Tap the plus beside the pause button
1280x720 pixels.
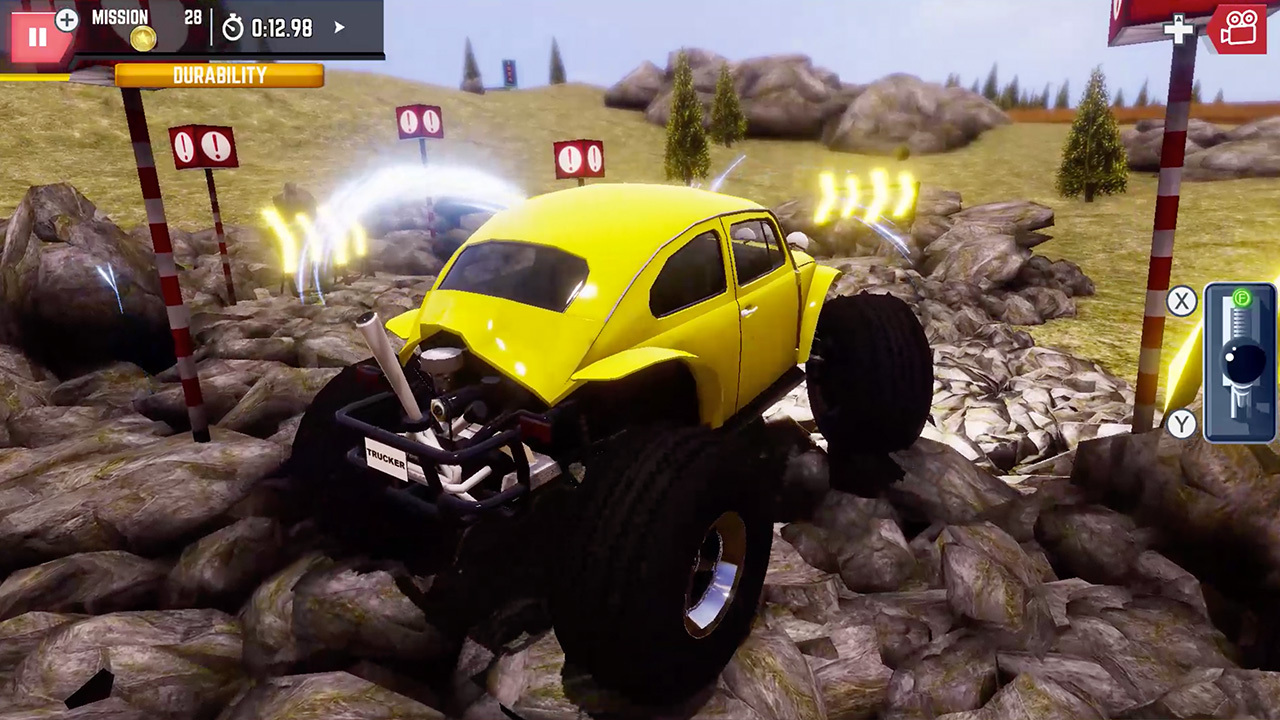pos(66,19)
